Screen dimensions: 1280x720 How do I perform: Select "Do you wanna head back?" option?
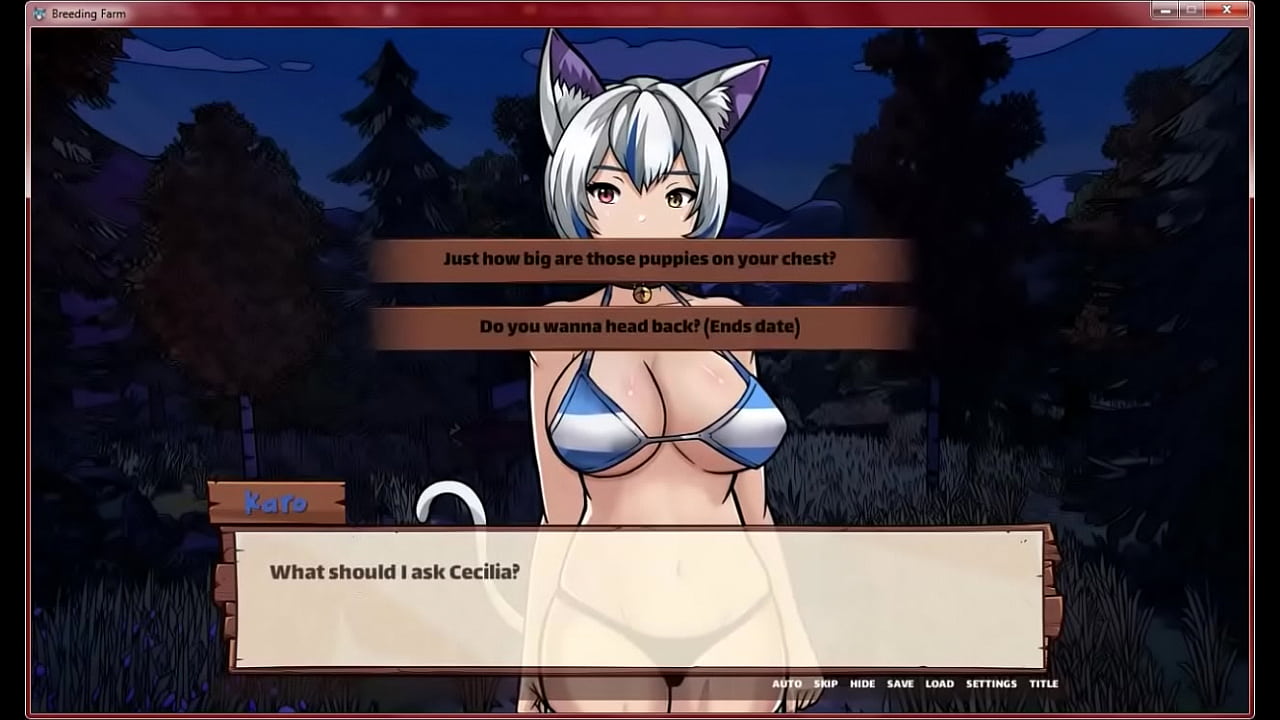pos(639,327)
